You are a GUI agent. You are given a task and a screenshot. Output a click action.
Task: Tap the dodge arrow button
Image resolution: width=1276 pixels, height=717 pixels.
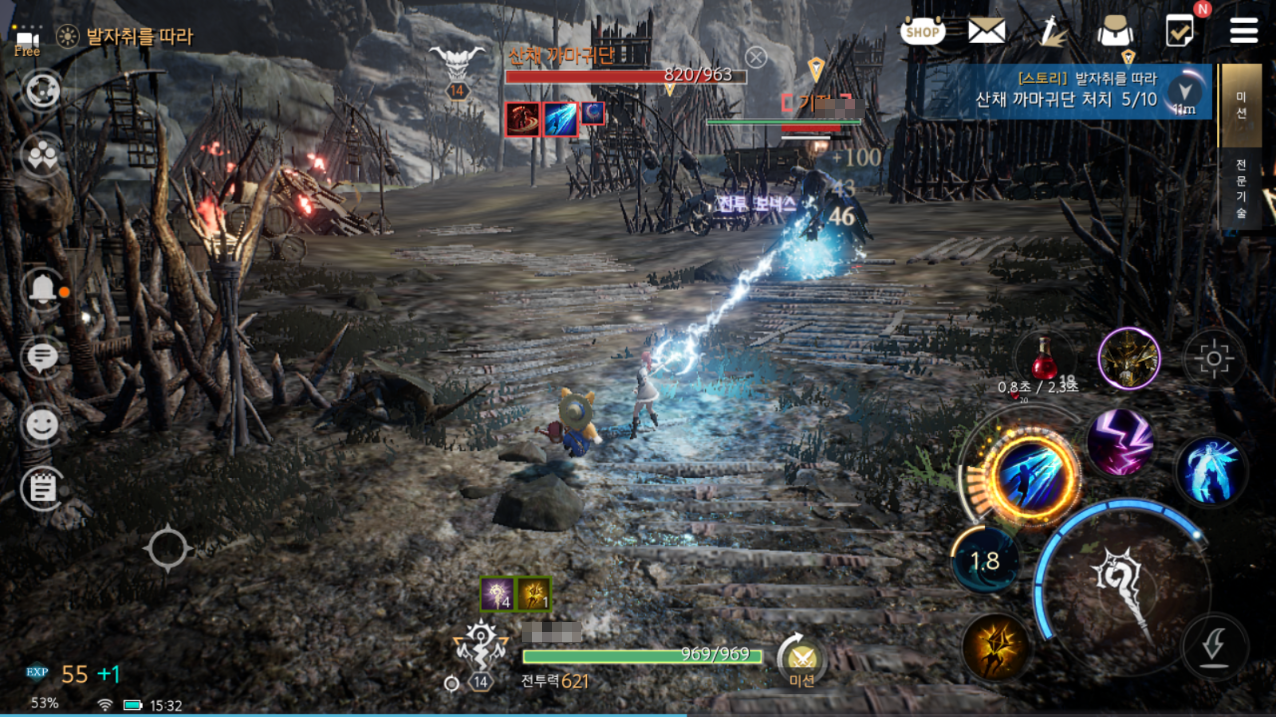coord(1215,647)
